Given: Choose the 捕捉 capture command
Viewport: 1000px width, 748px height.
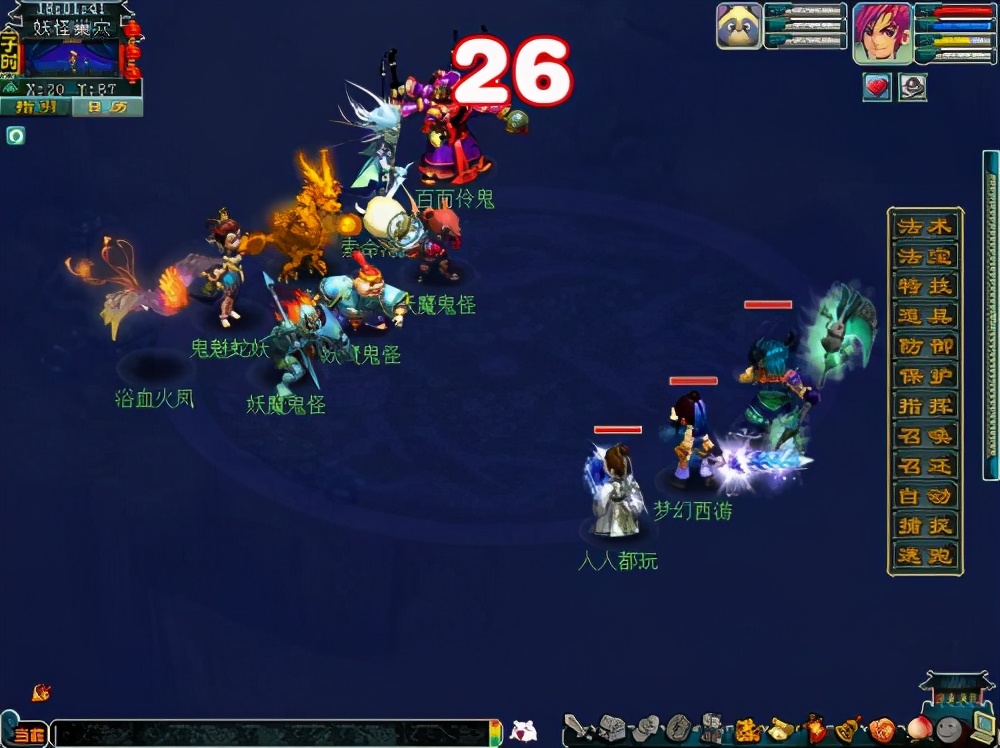Looking at the screenshot, I should [x=925, y=526].
